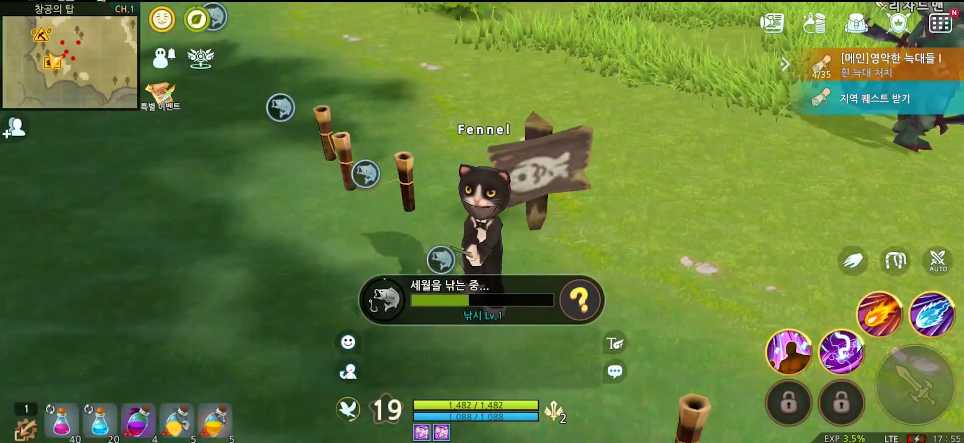
Task: Open the potion and coins shop icon
Action: click(814, 22)
